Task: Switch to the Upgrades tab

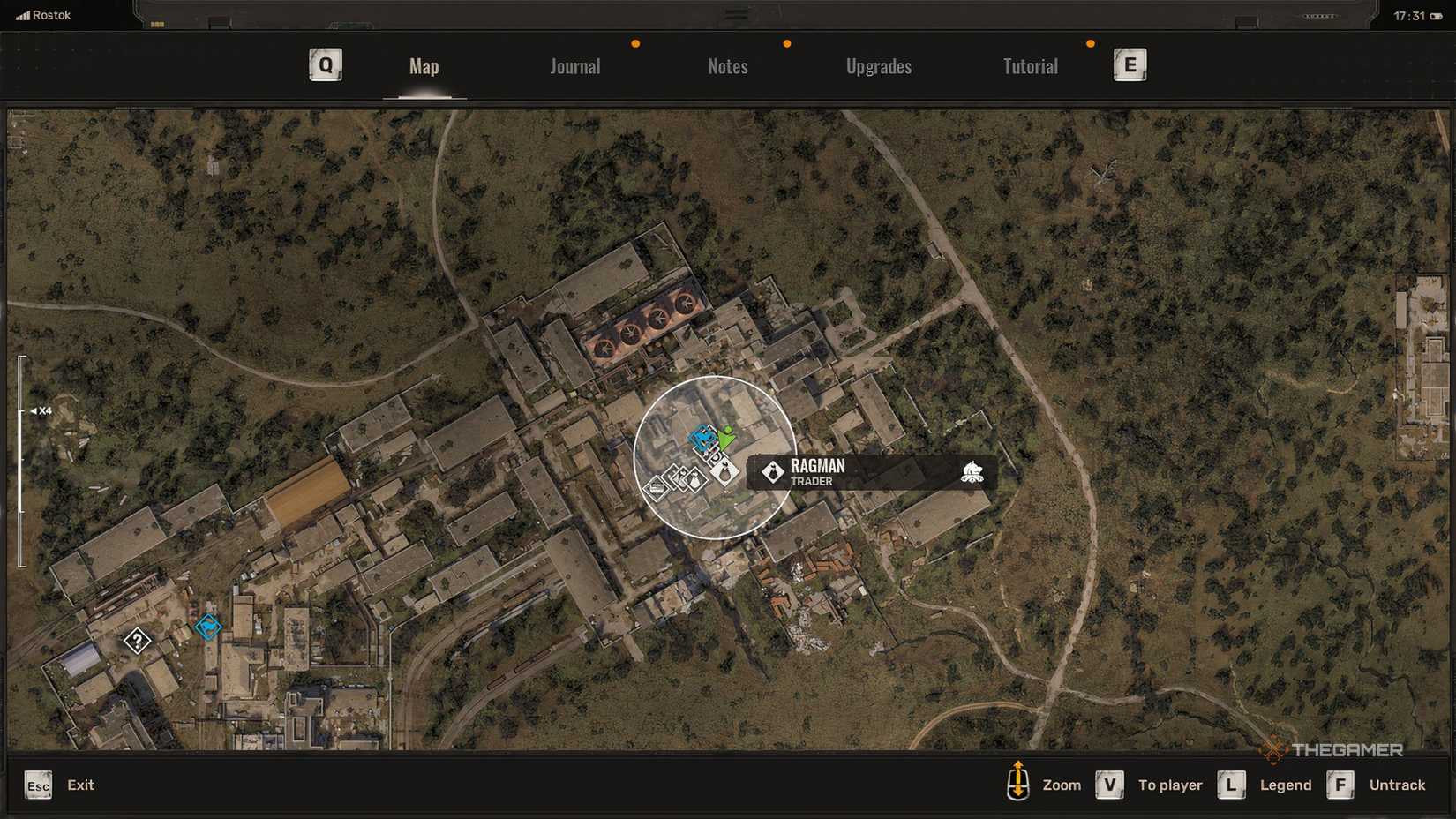Action: click(879, 66)
